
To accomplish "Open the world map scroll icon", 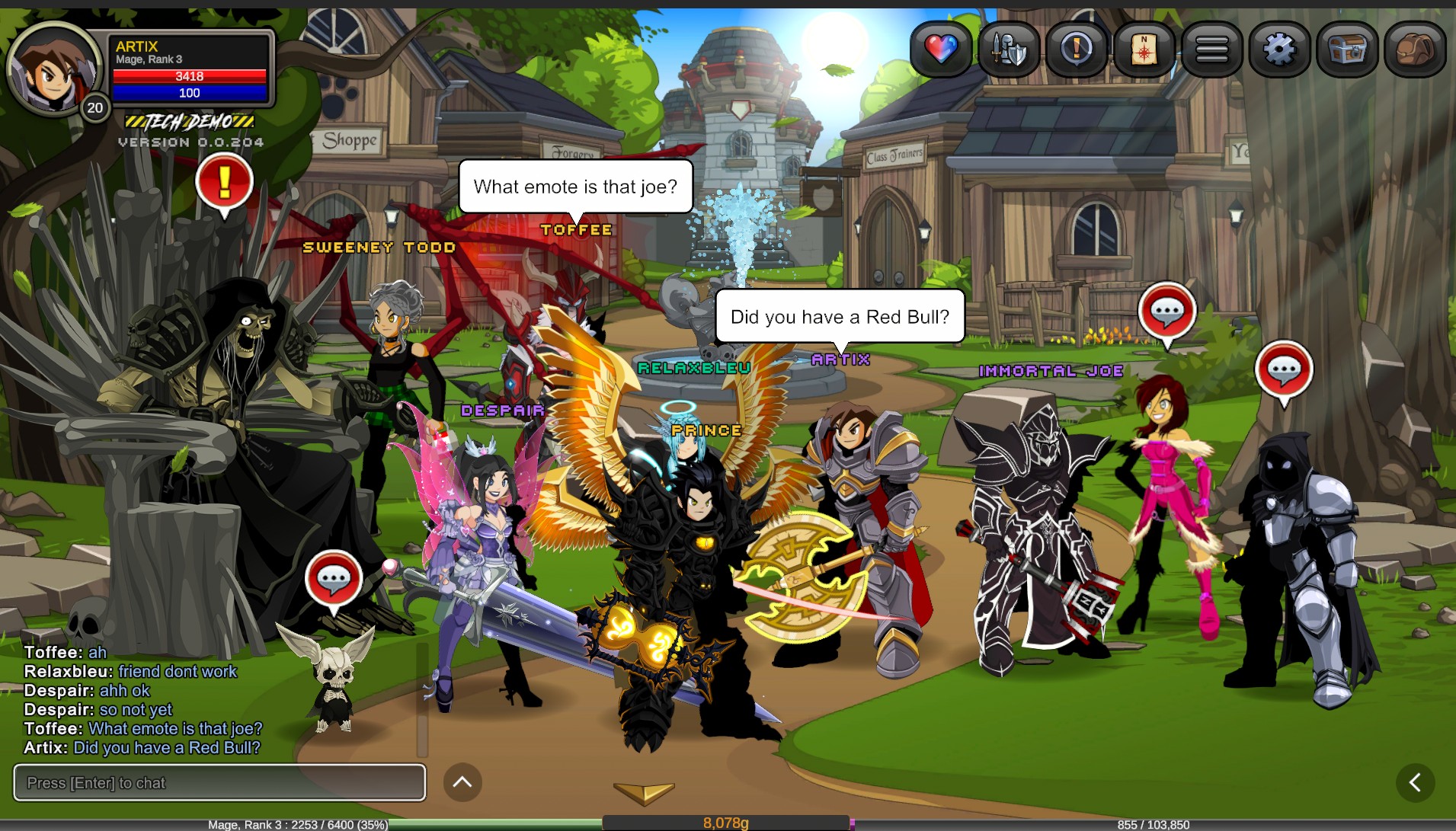I will (1144, 50).
